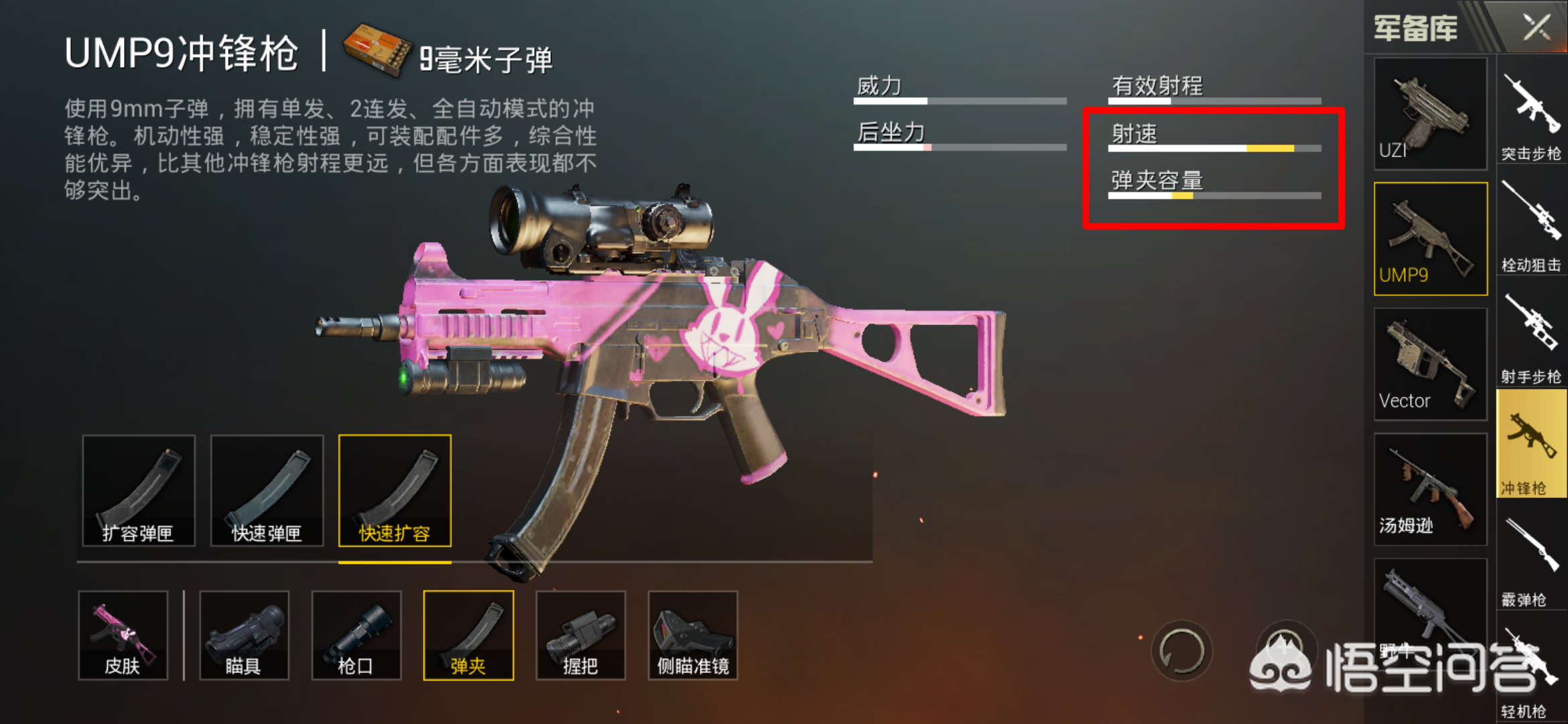Viewport: 1568px width, 724px height.
Task: Open the 汤姆逊 (Thompson) weapon preview
Action: click(x=1430, y=489)
